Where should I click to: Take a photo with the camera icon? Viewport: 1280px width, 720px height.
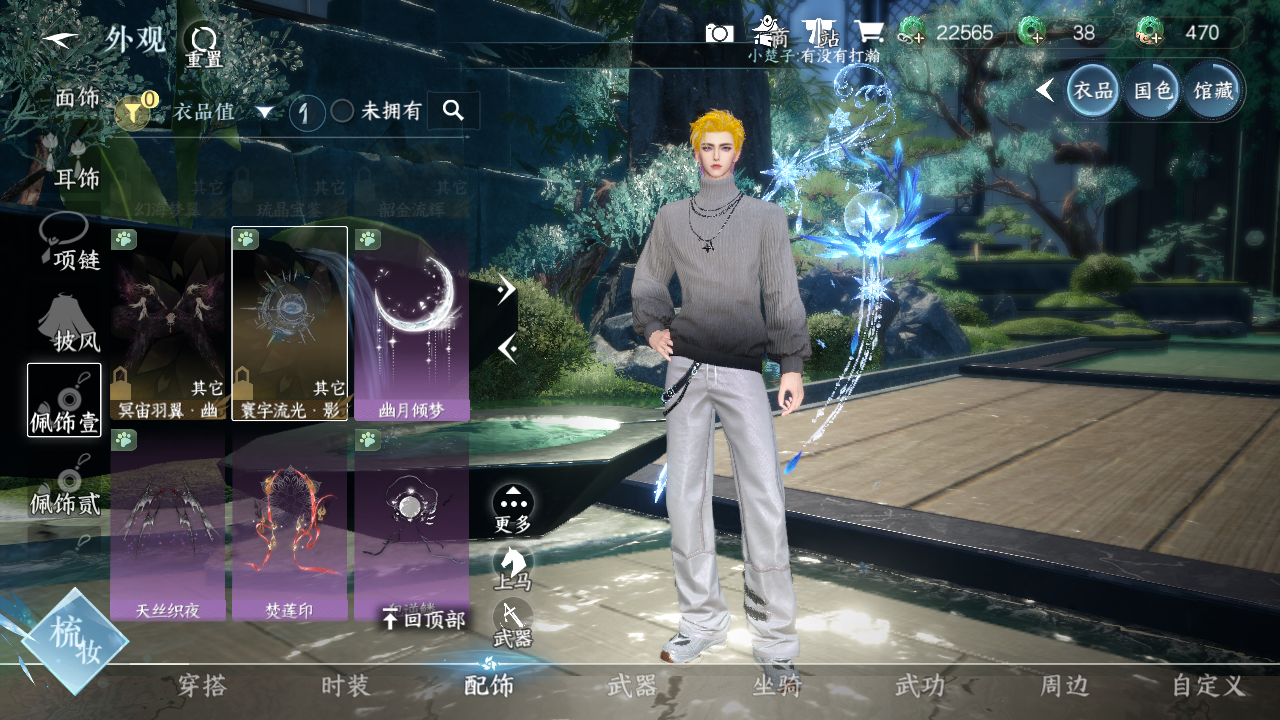click(x=719, y=32)
